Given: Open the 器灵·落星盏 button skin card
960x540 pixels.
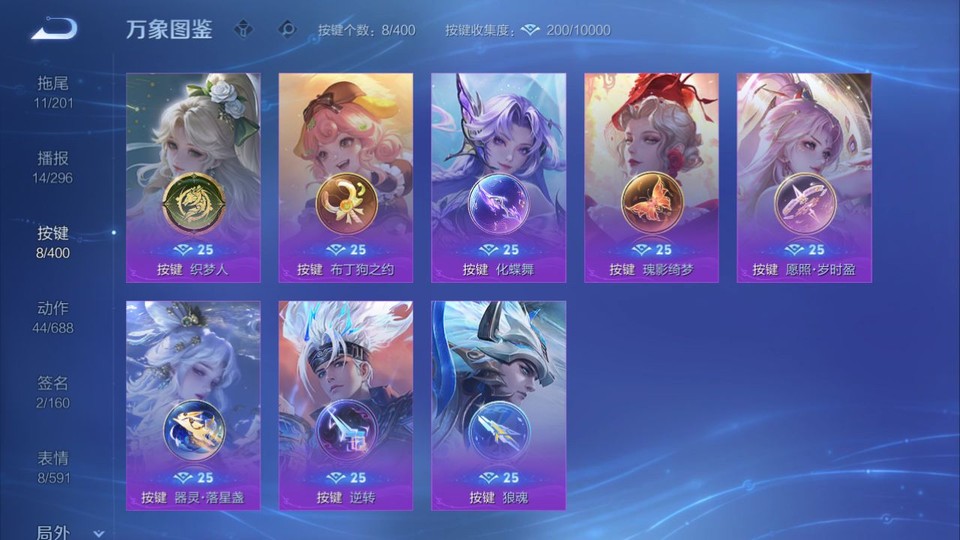Looking at the screenshot, I should [193, 405].
